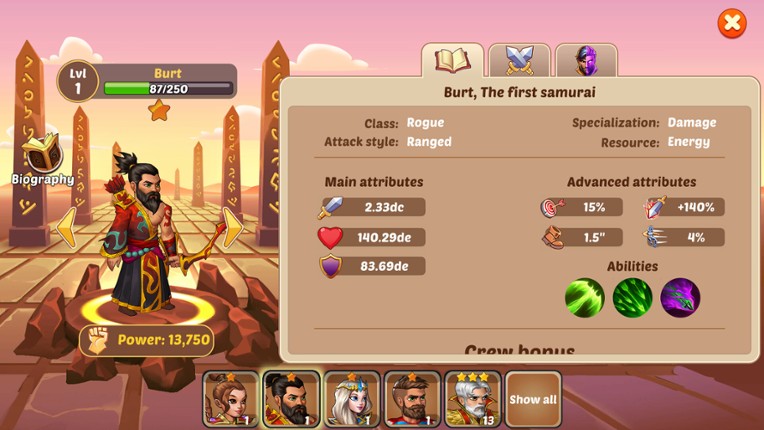Close the hero info screen

732,23
